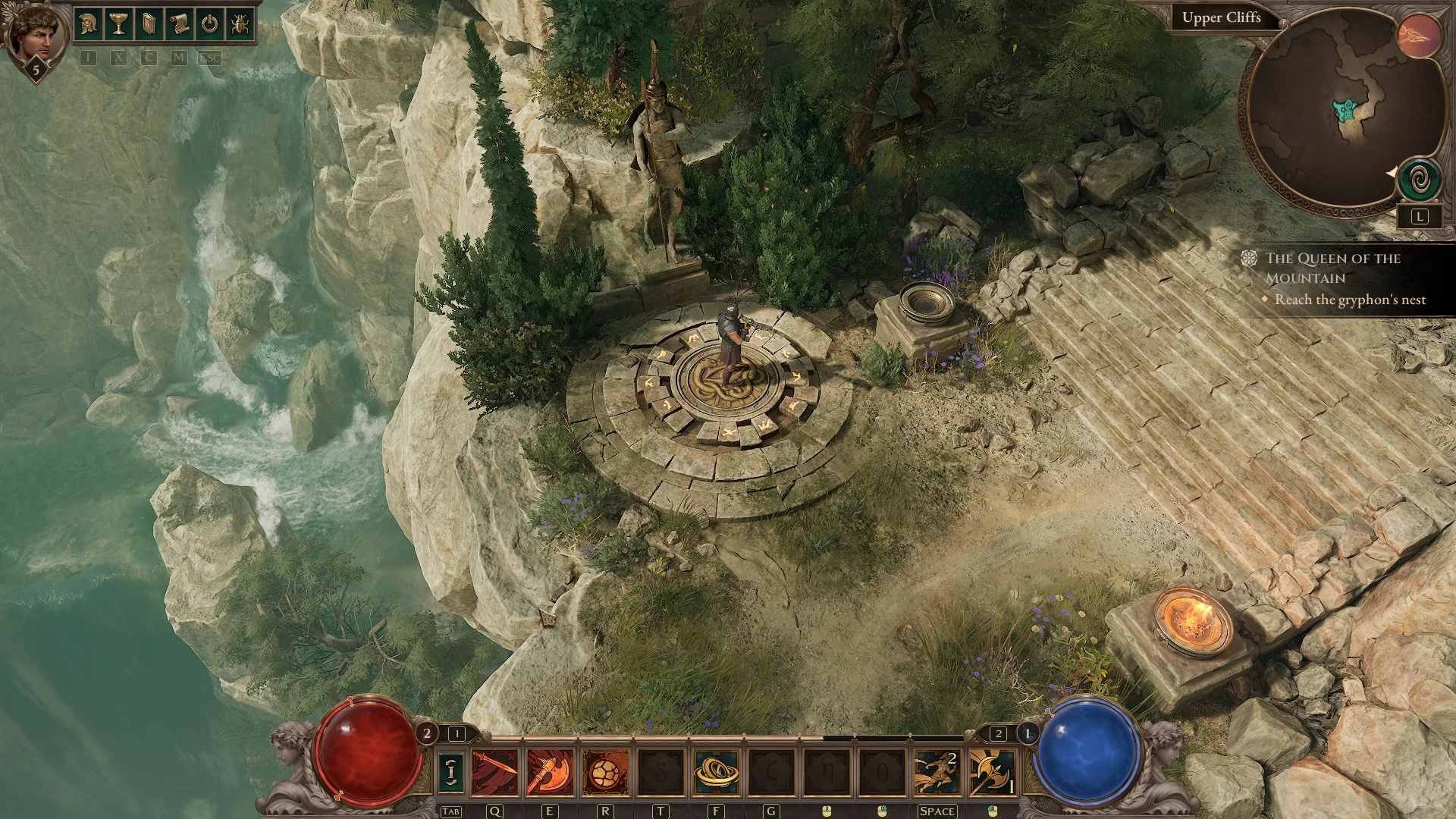The image size is (1456, 819).
Task: Click the green spiral button by minimap
Action: (x=1419, y=180)
